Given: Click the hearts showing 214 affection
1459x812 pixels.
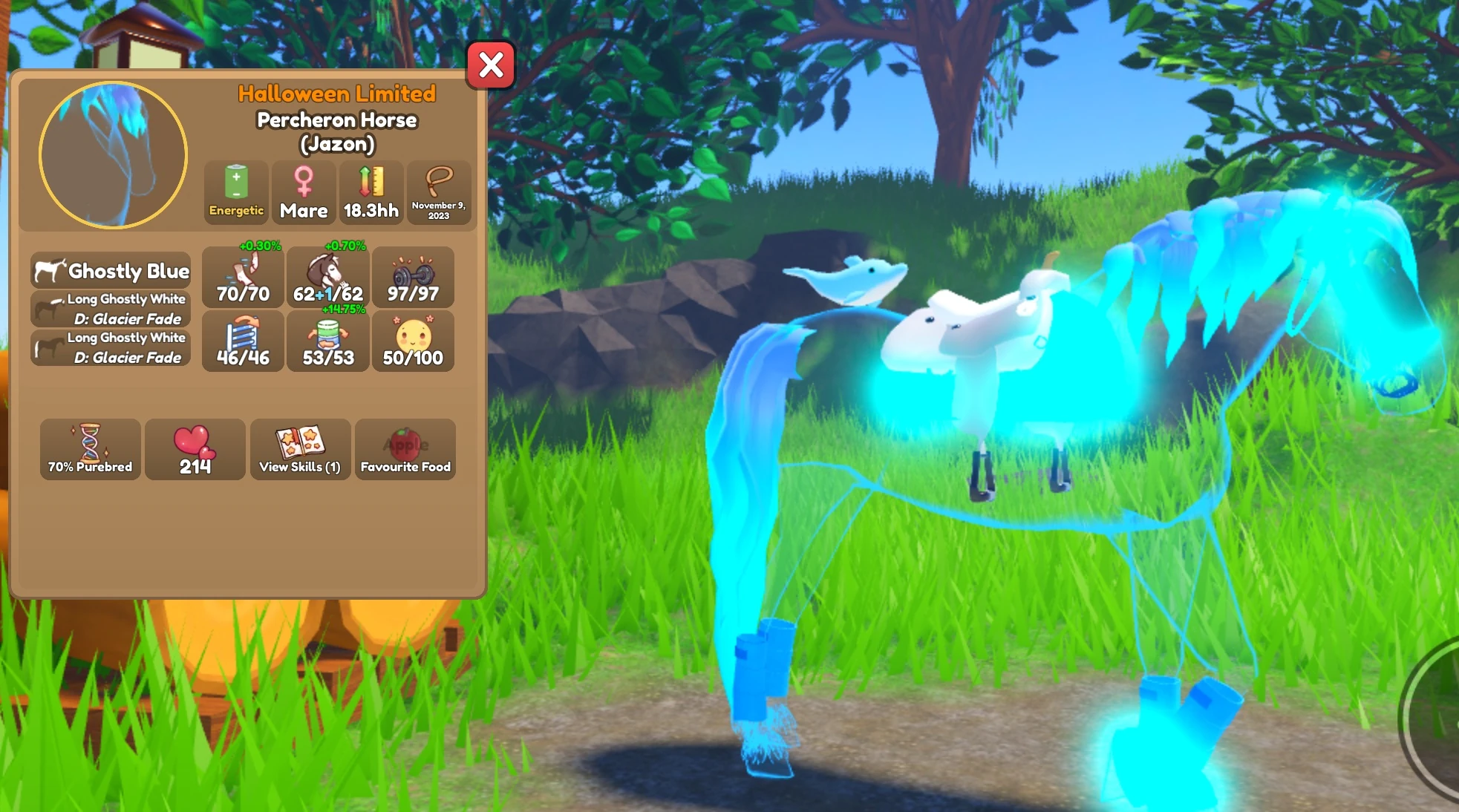Looking at the screenshot, I should click(195, 450).
